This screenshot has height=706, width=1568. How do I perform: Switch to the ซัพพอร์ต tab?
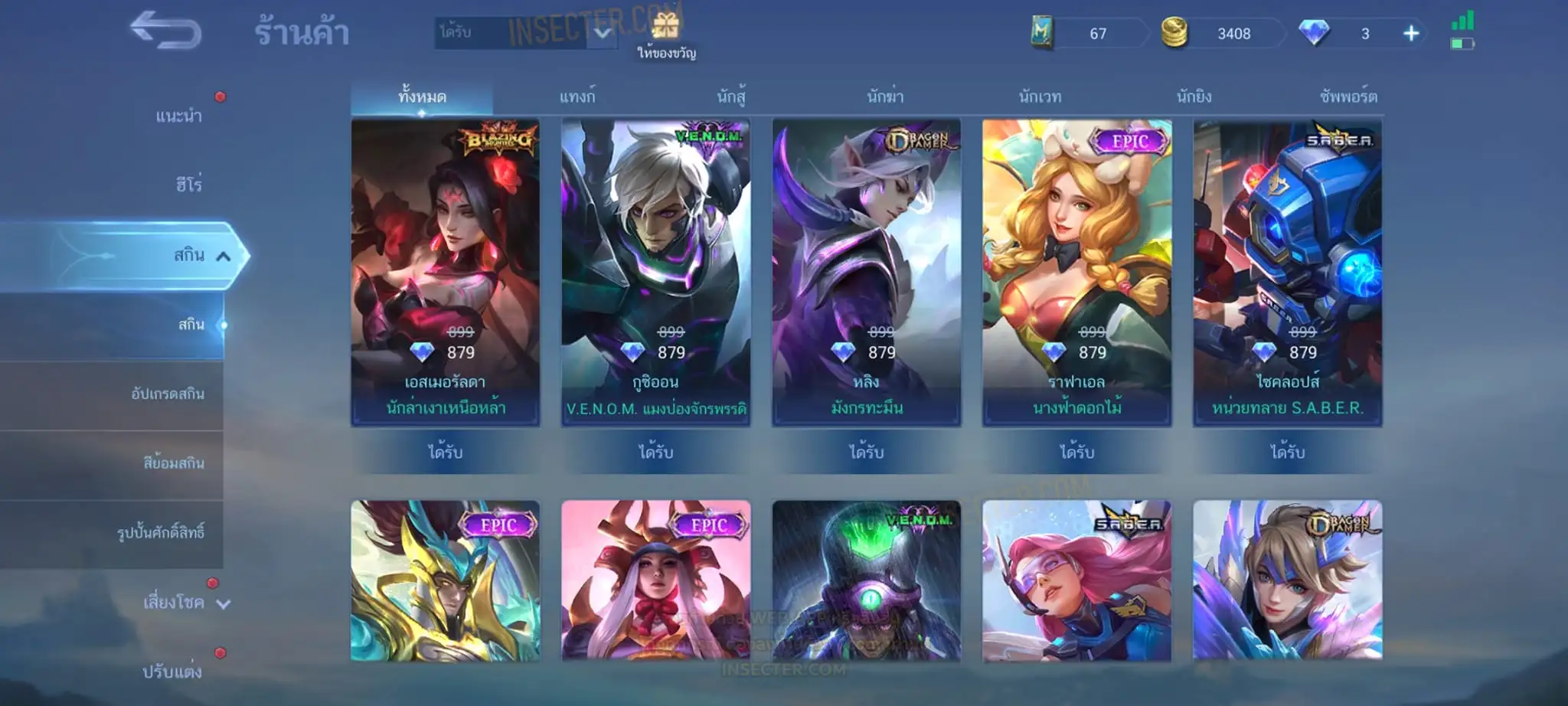click(x=1347, y=97)
